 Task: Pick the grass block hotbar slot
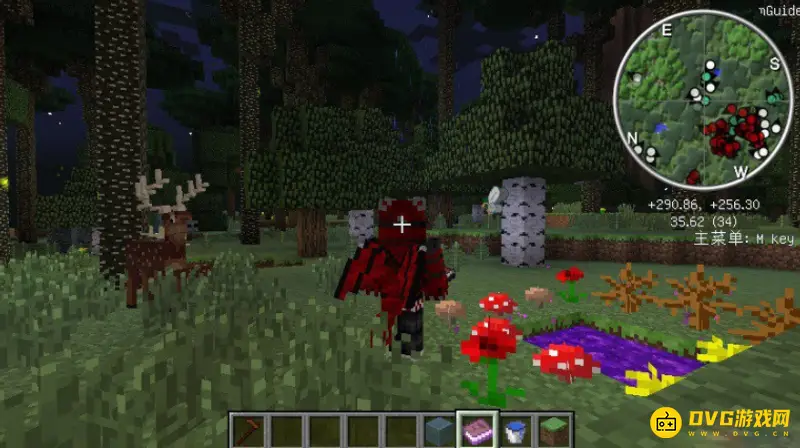(552, 429)
